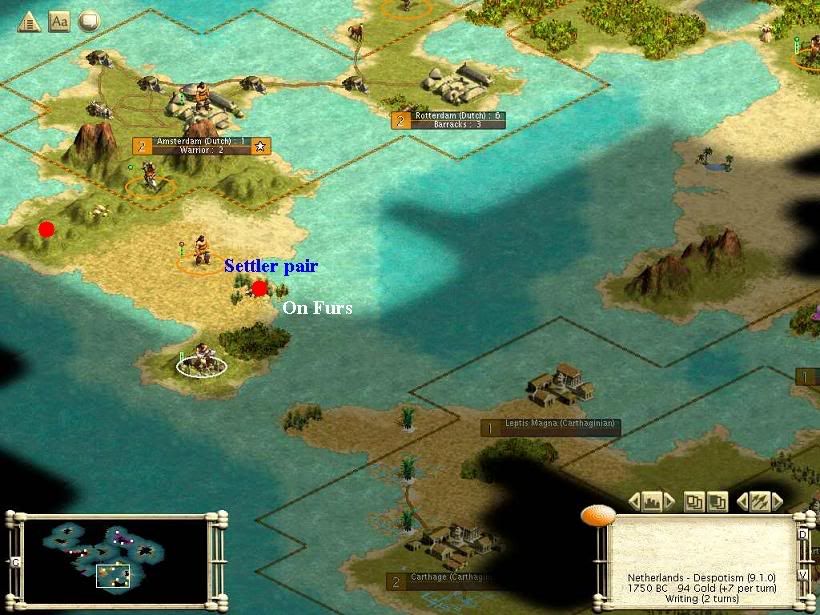Viewport: 820px width, 615px height.
Task: Click the 'V' button on info box
Action: coord(803,575)
